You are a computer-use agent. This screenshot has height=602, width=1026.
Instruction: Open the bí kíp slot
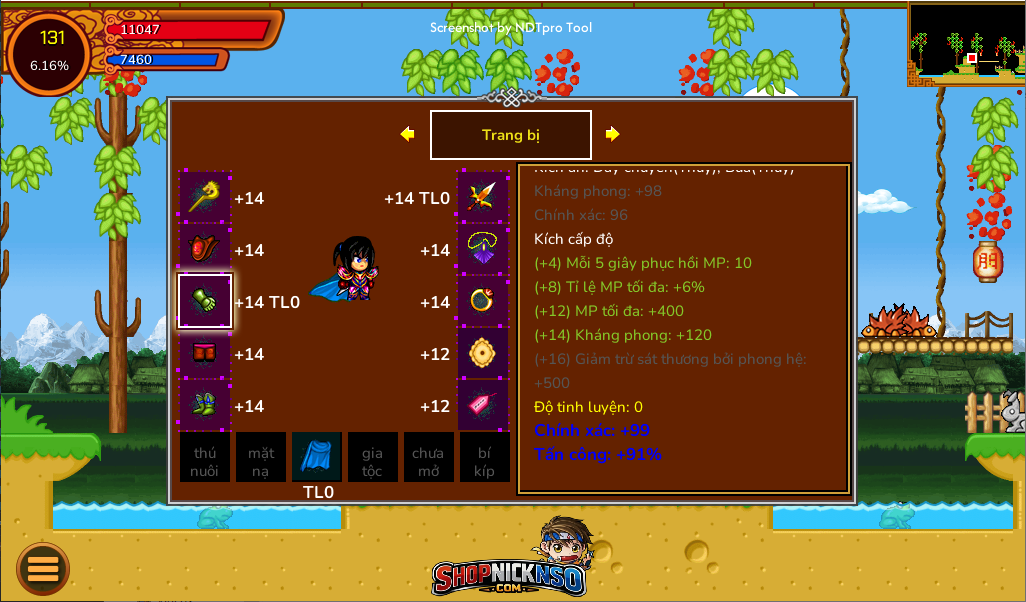(484, 457)
